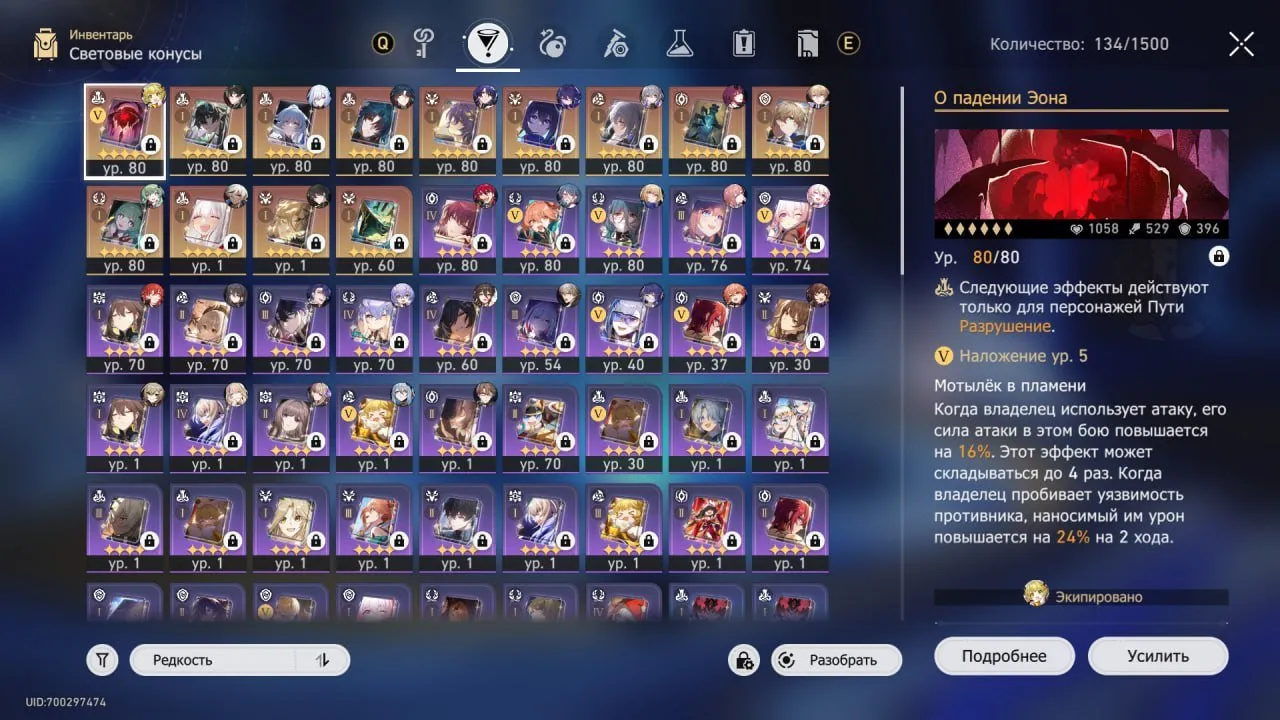Click the Q hotkey circle icon
The height and width of the screenshot is (720, 1280).
[x=383, y=43]
